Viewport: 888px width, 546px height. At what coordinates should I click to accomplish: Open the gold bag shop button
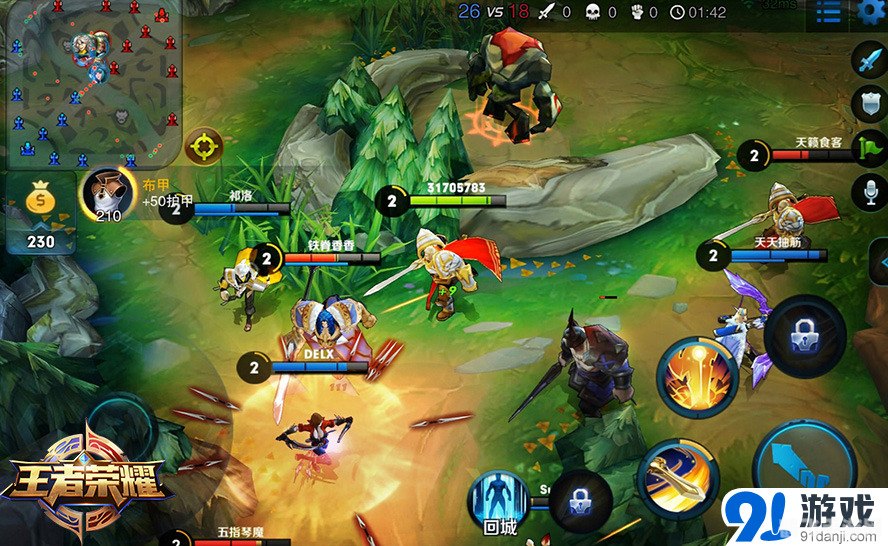(40, 212)
